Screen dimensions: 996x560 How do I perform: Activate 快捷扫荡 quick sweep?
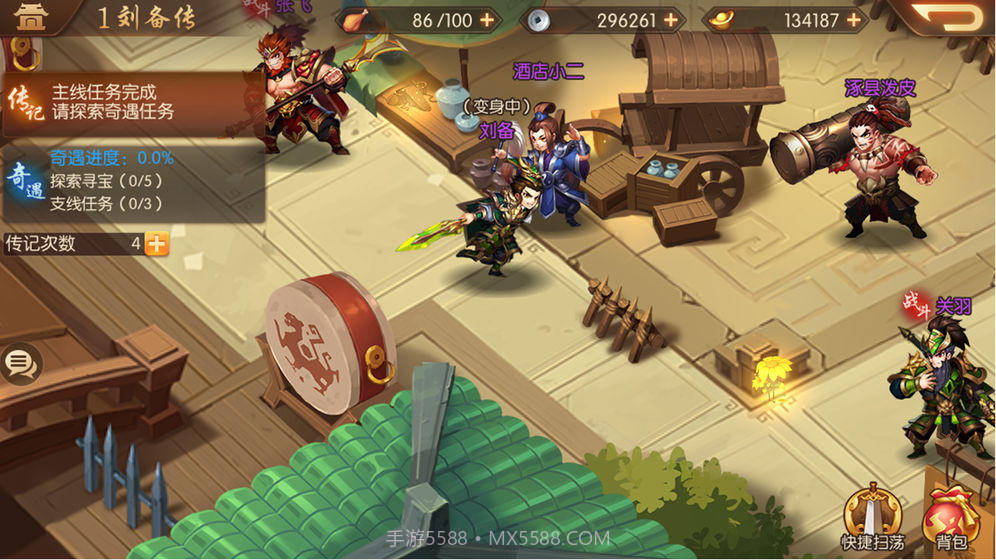click(871, 520)
